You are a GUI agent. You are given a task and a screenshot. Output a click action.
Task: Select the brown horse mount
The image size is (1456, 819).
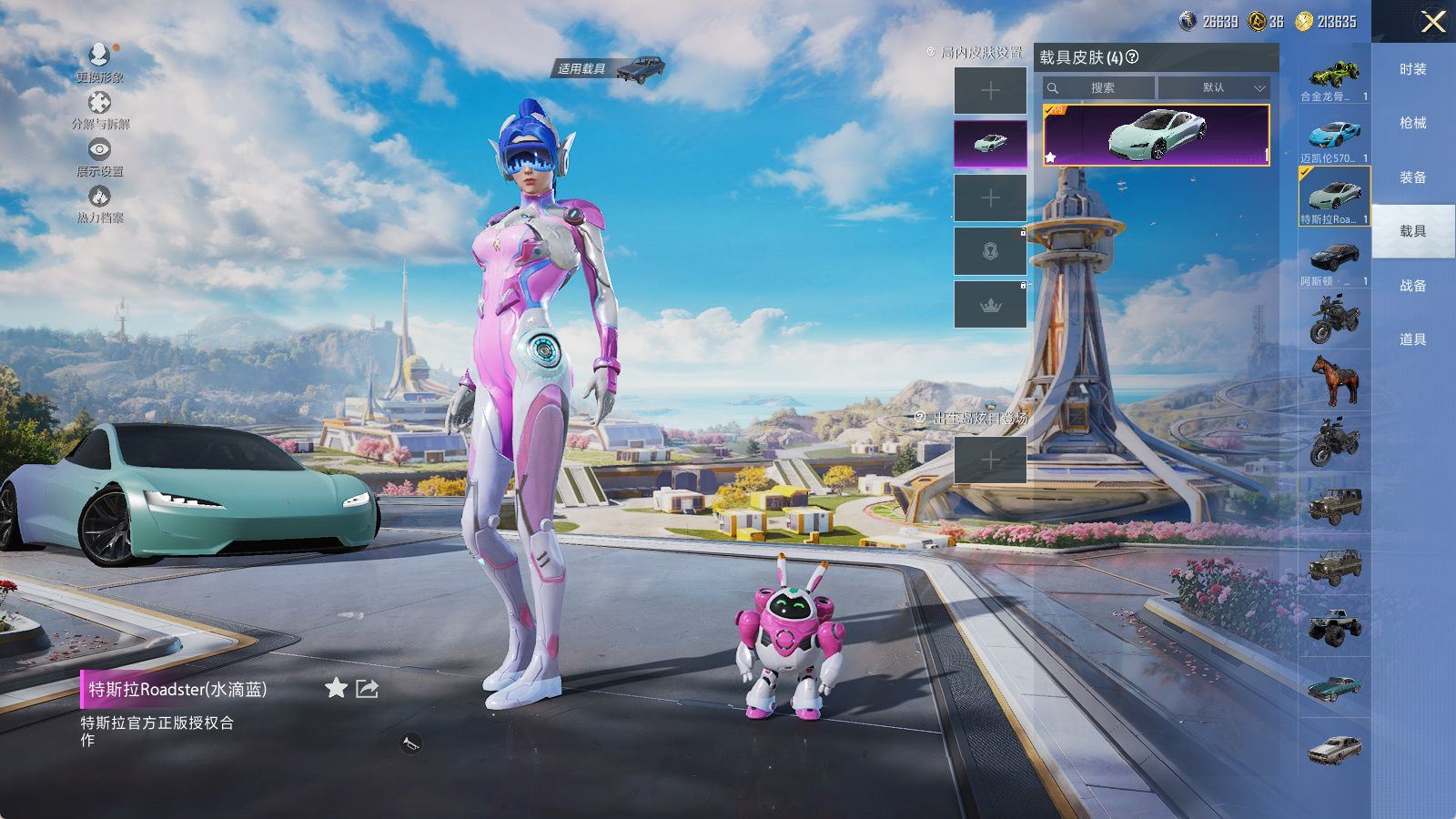tap(1334, 379)
